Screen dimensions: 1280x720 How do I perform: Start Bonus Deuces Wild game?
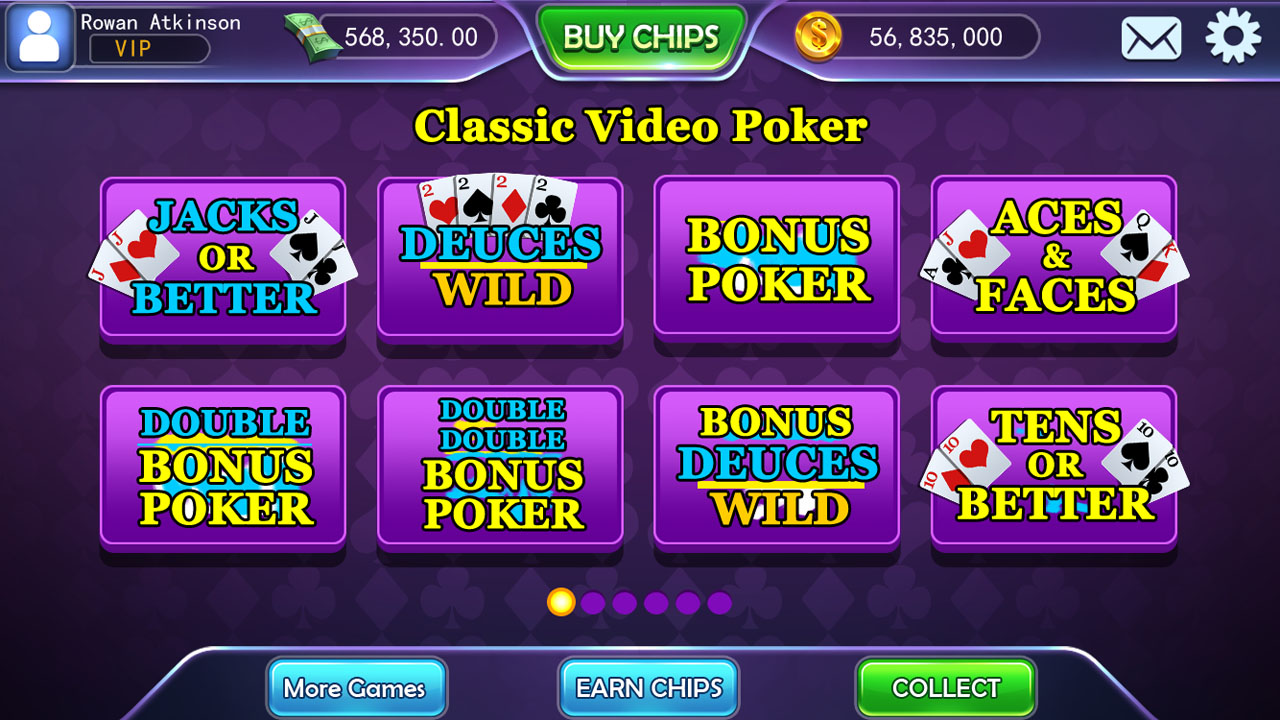pyautogui.click(x=777, y=467)
